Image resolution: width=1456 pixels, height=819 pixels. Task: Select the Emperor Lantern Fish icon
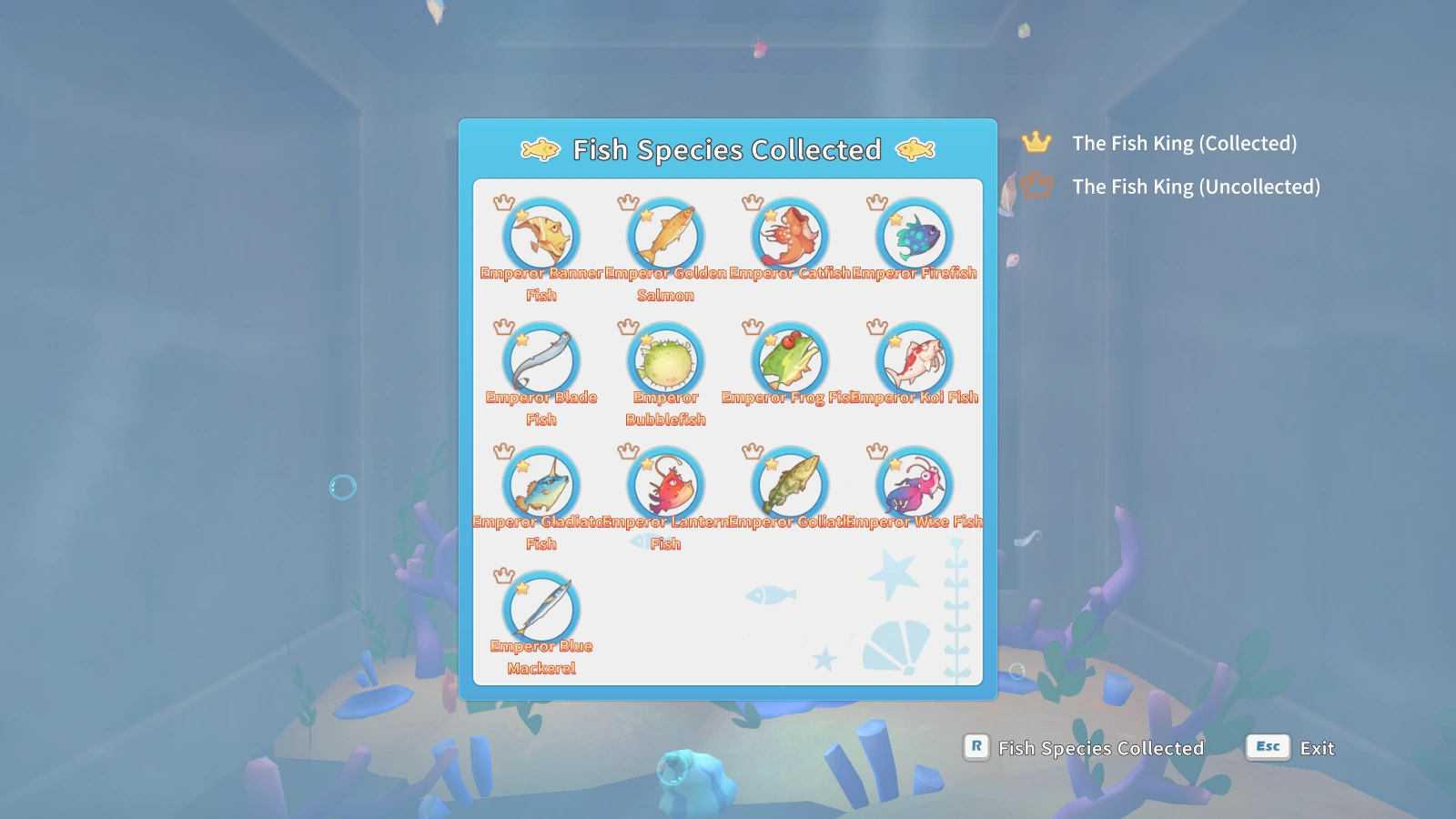tap(665, 484)
